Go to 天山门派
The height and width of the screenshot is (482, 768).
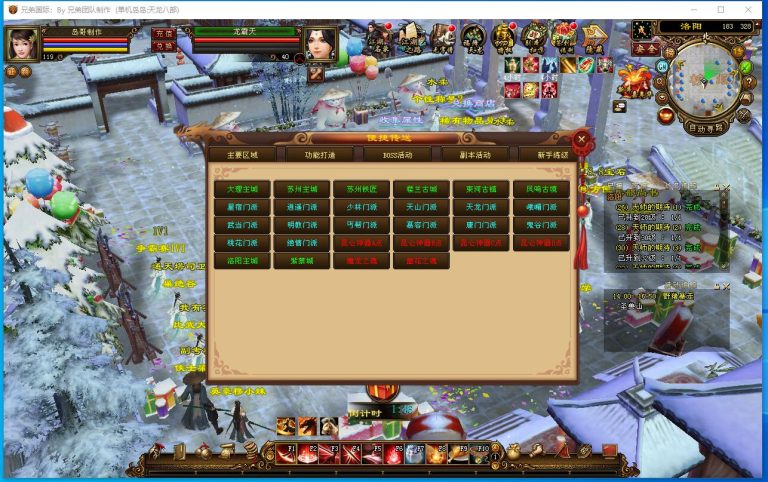[421, 206]
